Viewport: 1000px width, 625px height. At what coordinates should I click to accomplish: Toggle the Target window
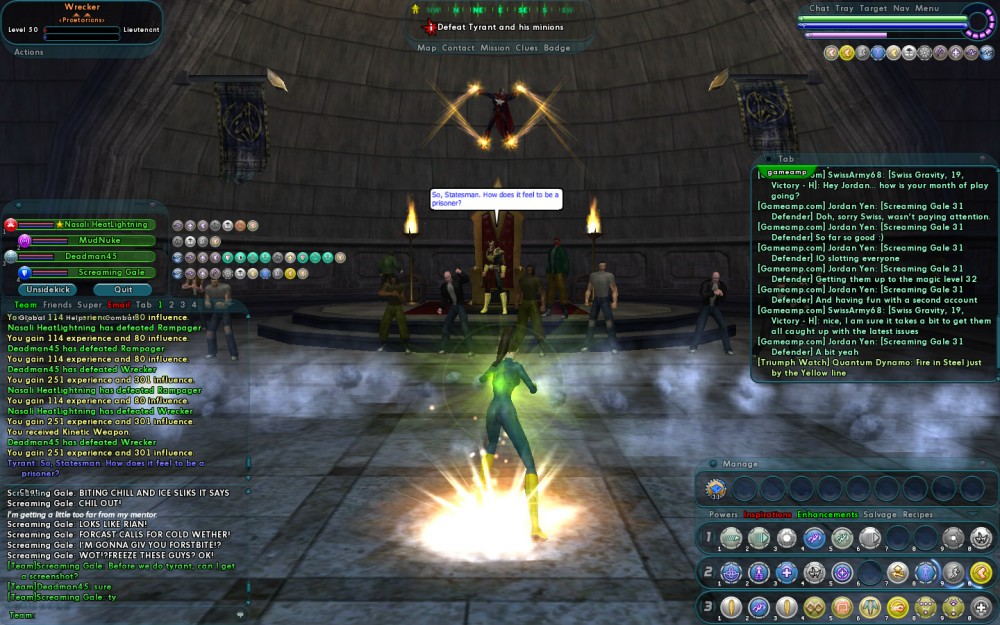pos(873,8)
